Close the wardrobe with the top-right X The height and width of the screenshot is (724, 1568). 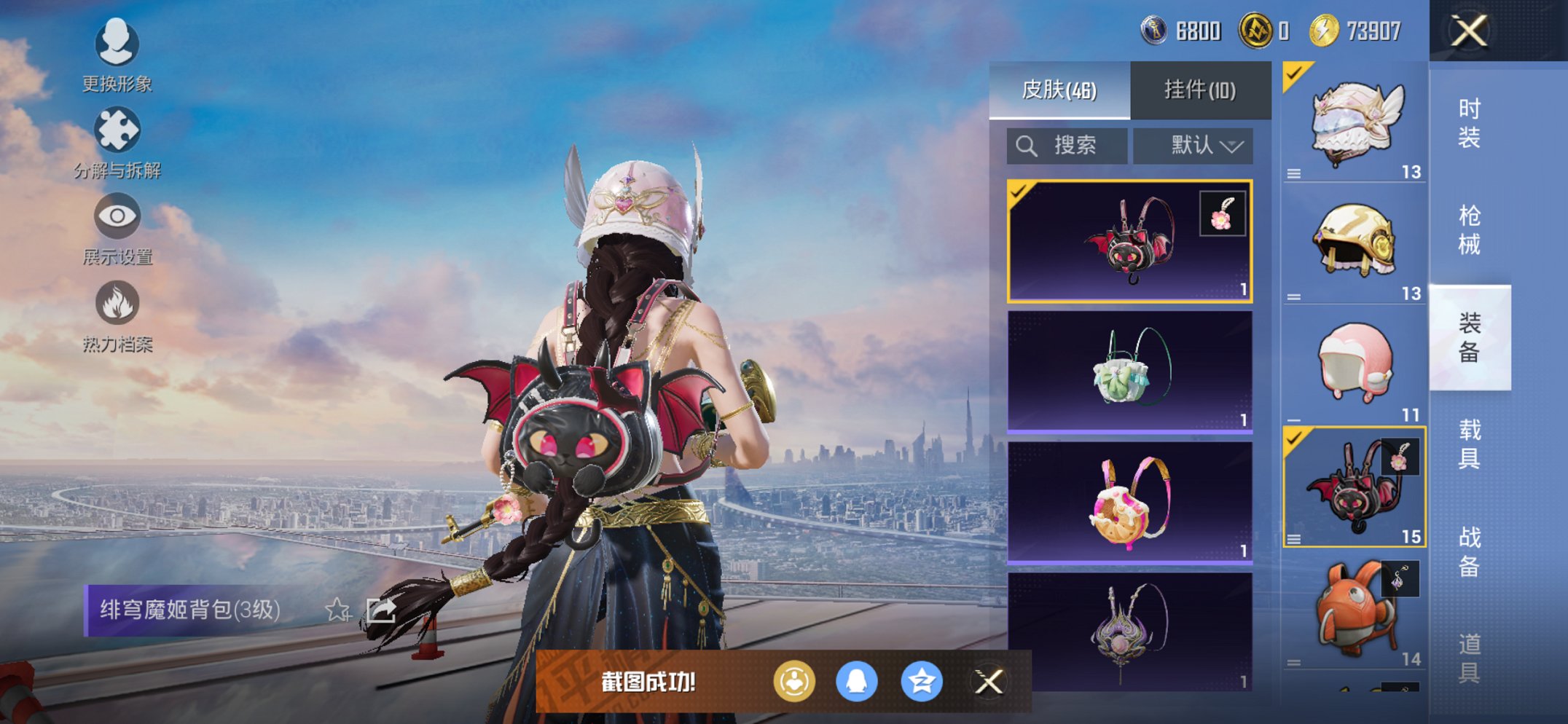pyautogui.click(x=1469, y=31)
